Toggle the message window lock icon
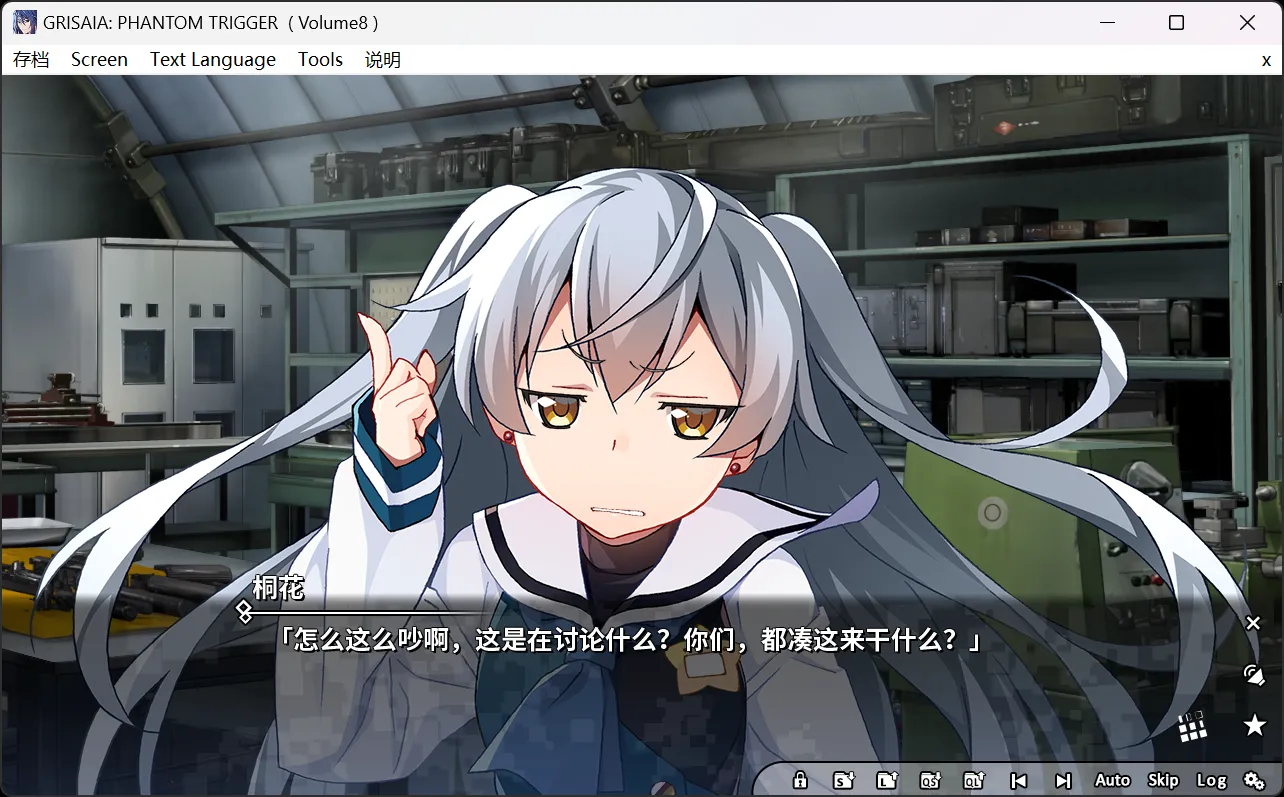Image resolution: width=1284 pixels, height=797 pixels. tap(800, 780)
